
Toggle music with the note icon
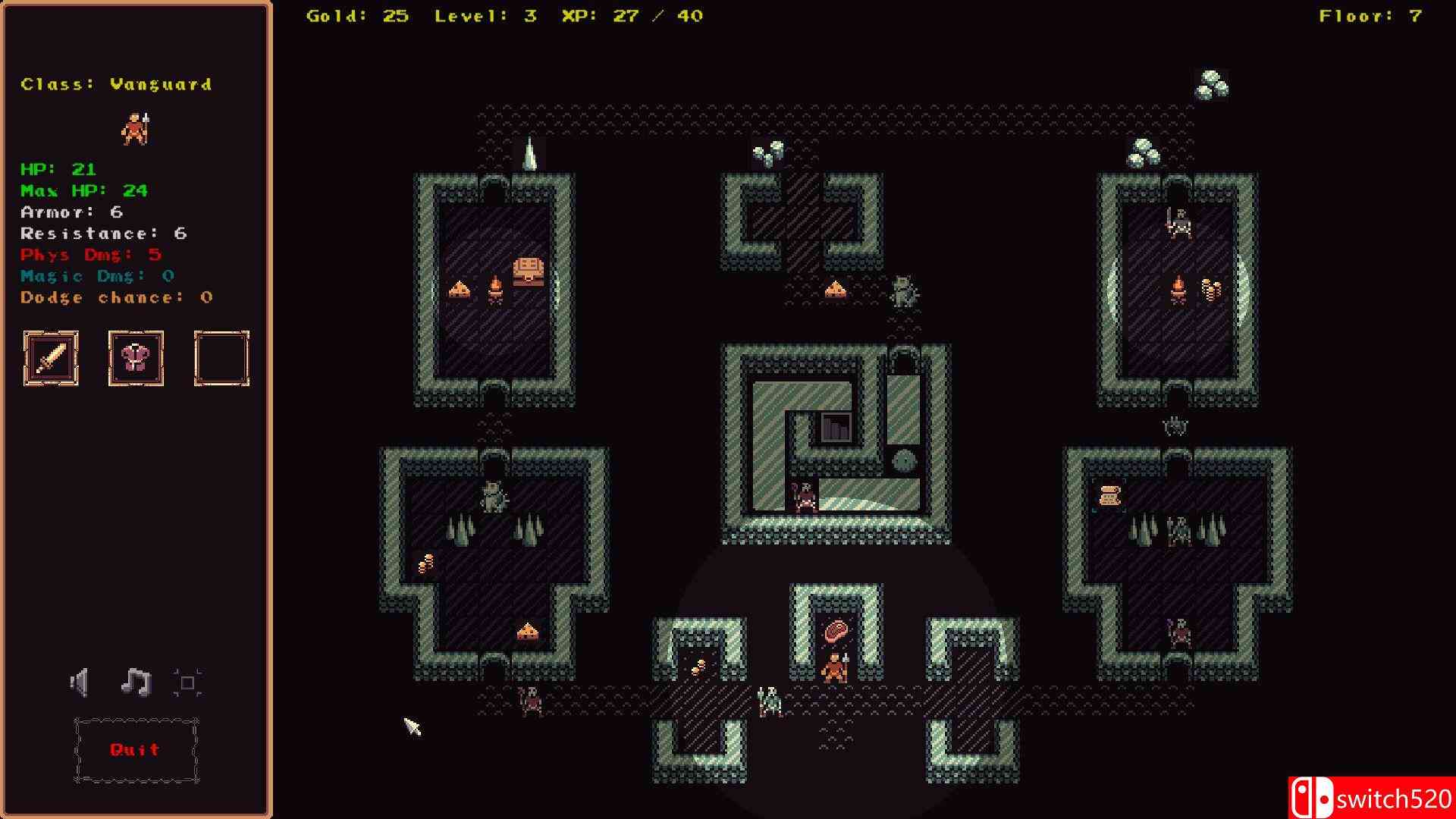(x=135, y=681)
